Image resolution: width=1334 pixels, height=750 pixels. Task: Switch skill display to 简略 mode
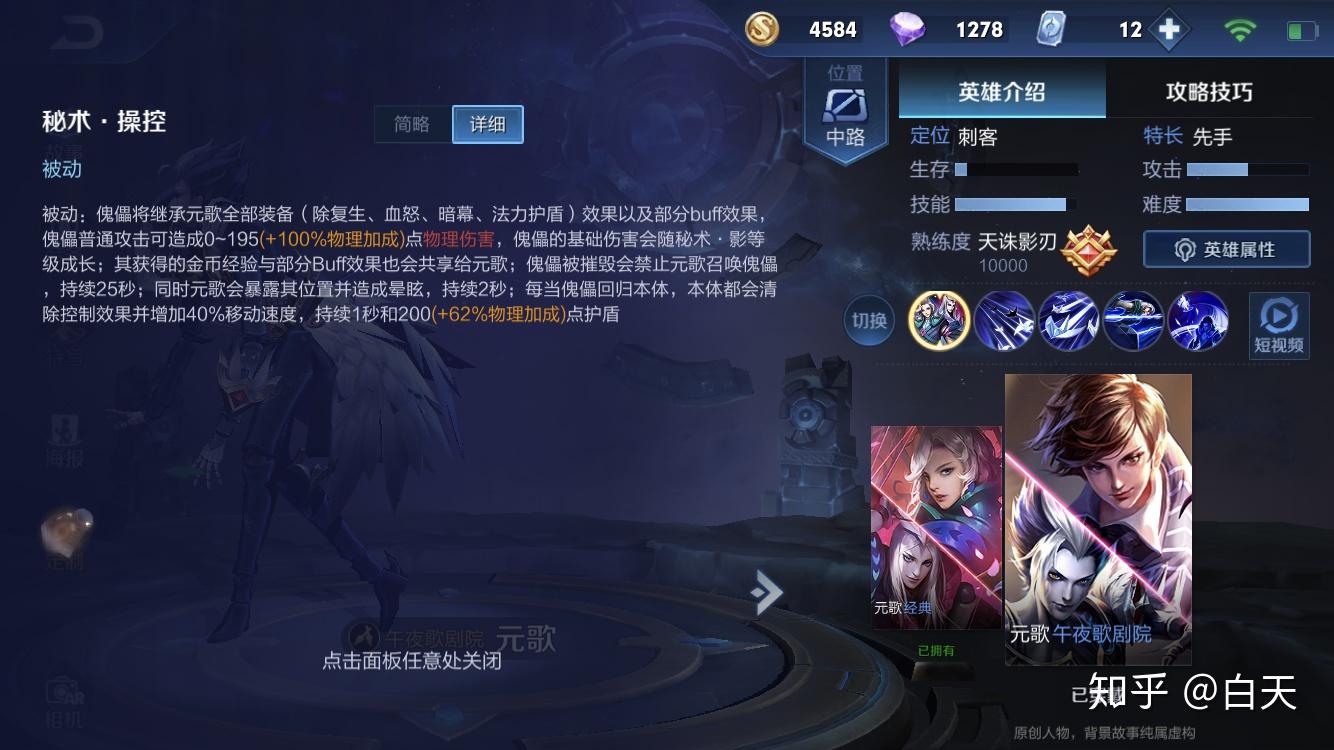click(x=412, y=124)
